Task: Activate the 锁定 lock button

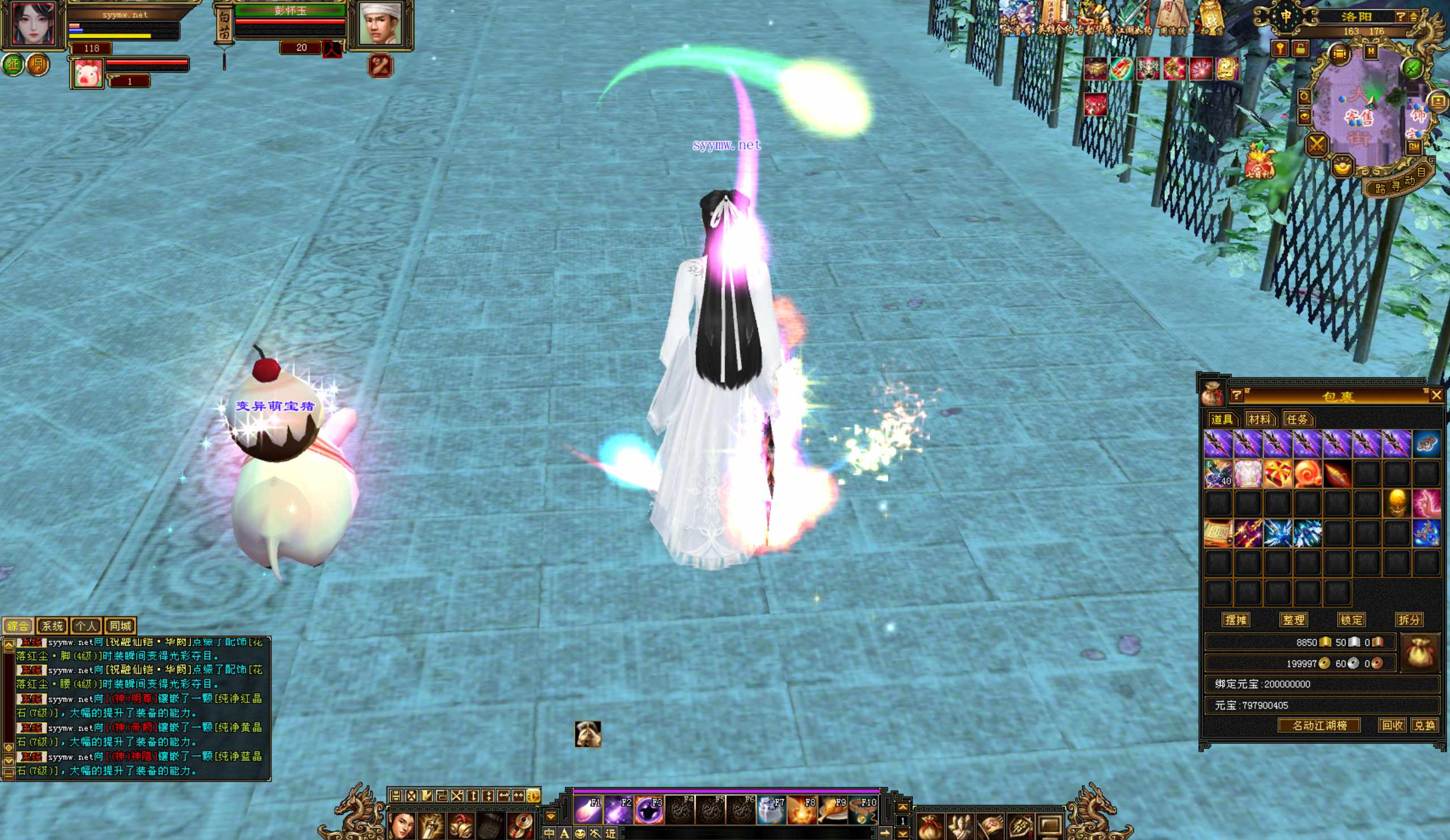Action: 1351,620
